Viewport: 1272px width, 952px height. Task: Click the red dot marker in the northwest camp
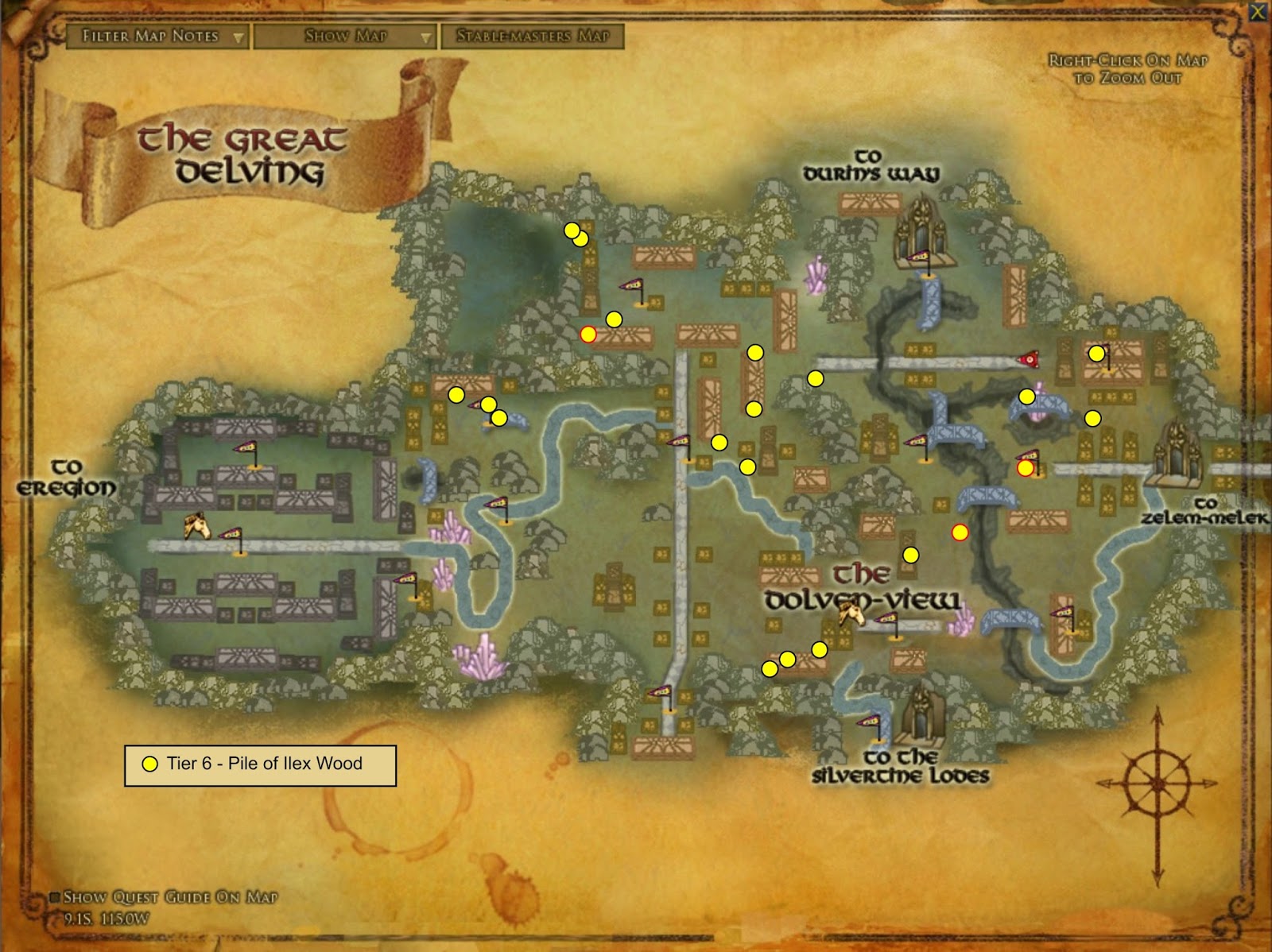(x=588, y=334)
